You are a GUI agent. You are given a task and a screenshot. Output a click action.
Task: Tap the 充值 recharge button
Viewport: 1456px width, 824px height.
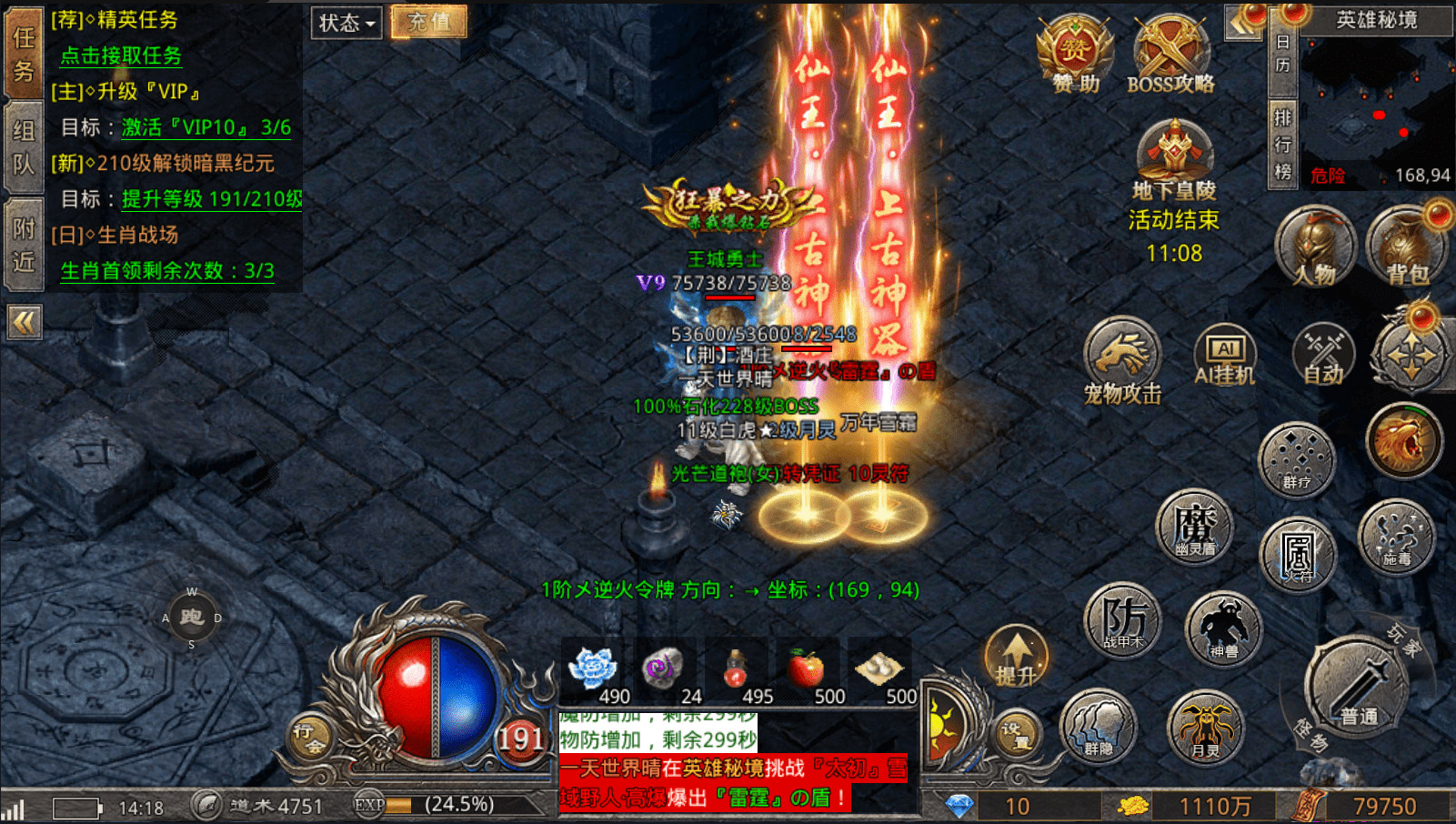[x=429, y=22]
